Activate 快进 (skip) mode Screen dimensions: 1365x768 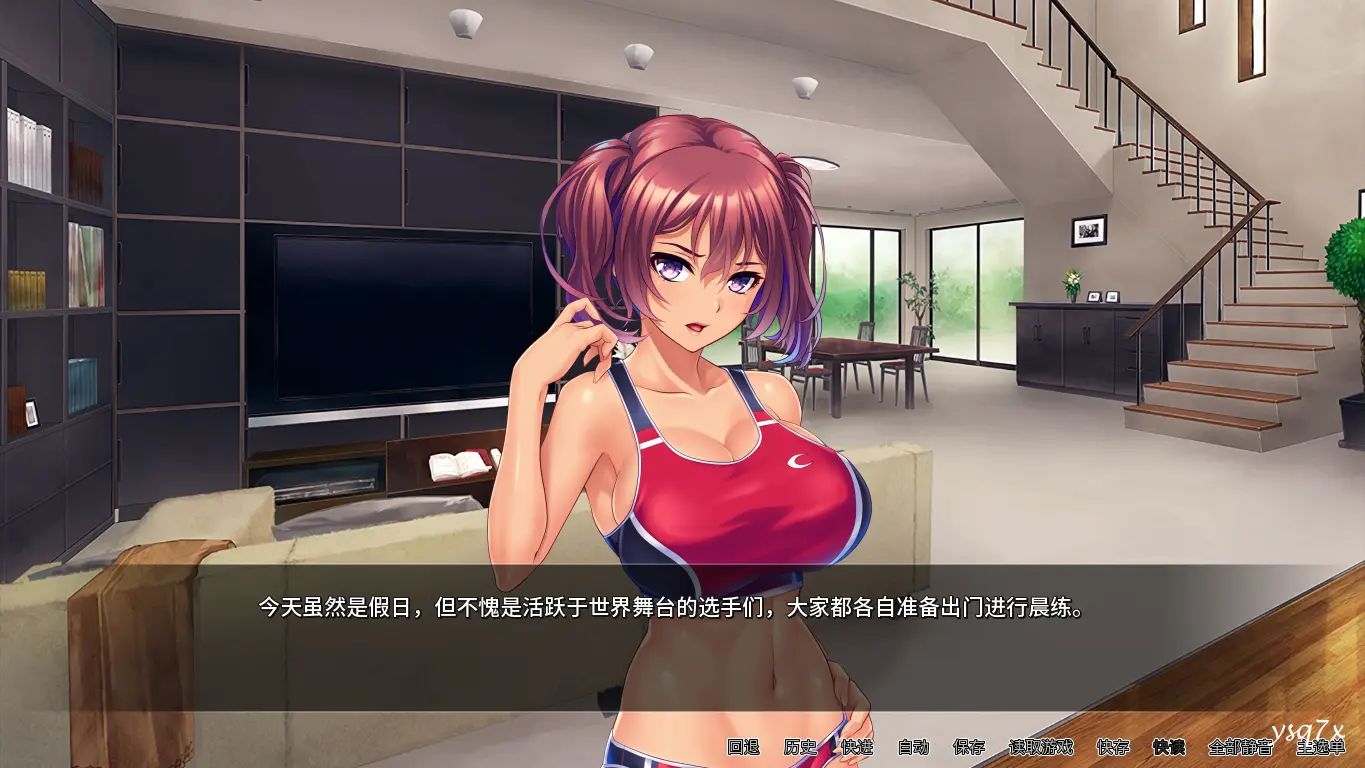857,747
